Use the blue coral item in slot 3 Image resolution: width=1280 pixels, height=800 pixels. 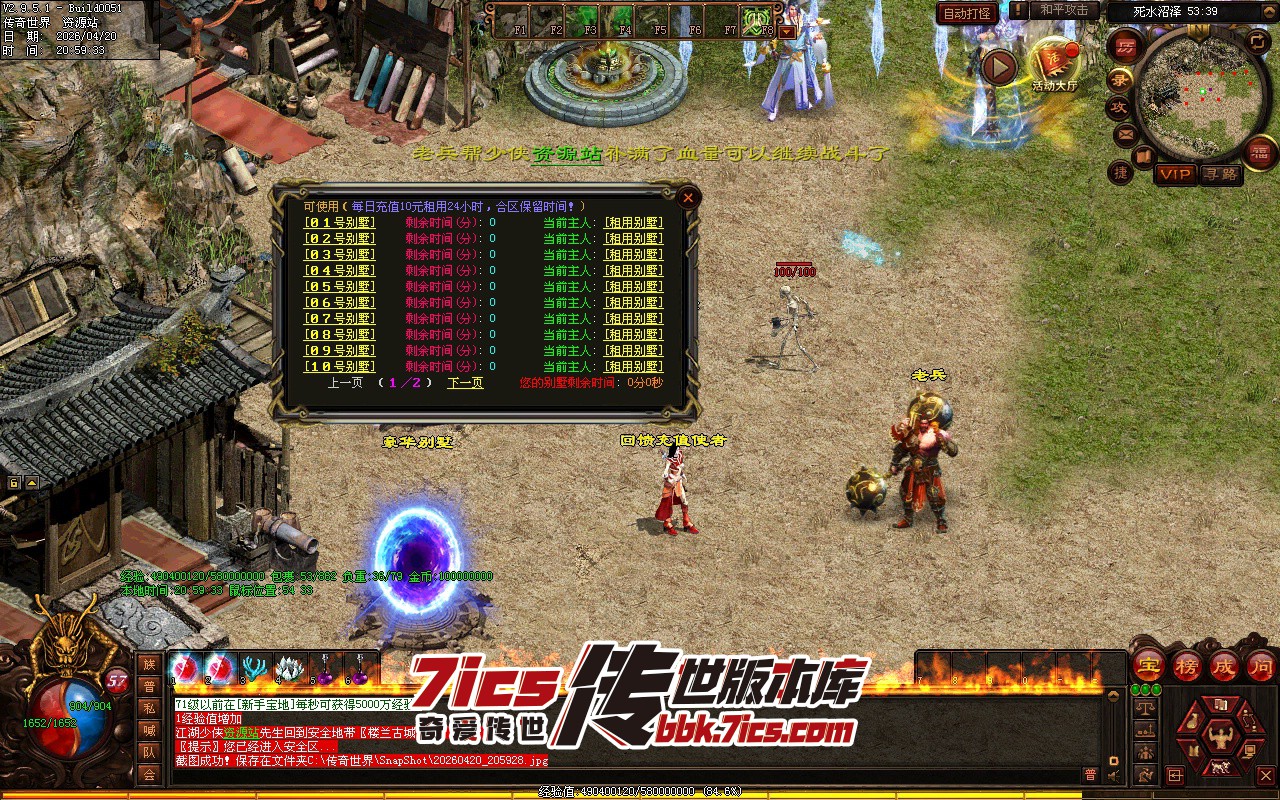click(256, 668)
